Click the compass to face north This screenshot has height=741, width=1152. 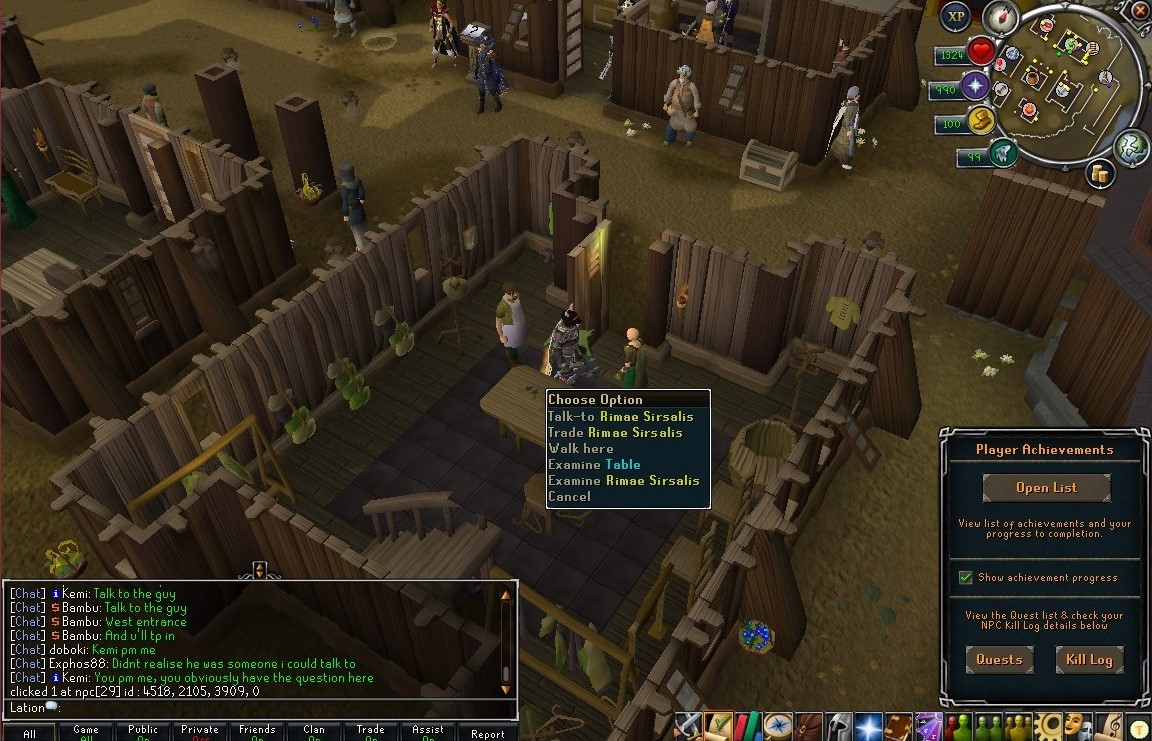pyautogui.click(x=1000, y=18)
